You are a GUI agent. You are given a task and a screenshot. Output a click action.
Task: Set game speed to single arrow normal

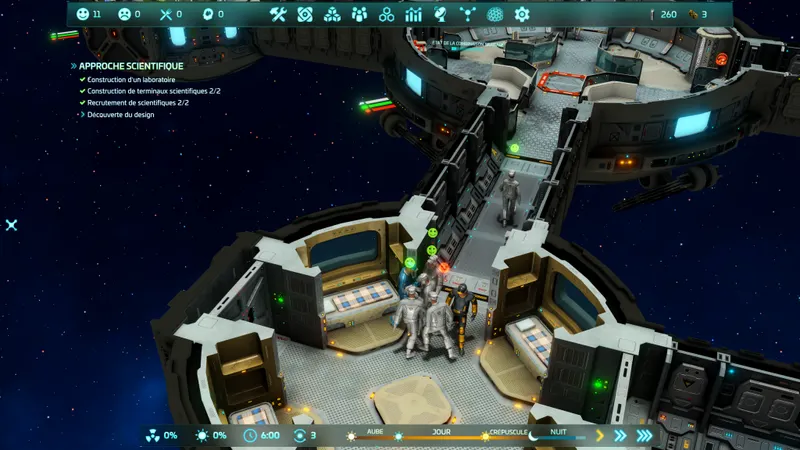click(x=600, y=435)
